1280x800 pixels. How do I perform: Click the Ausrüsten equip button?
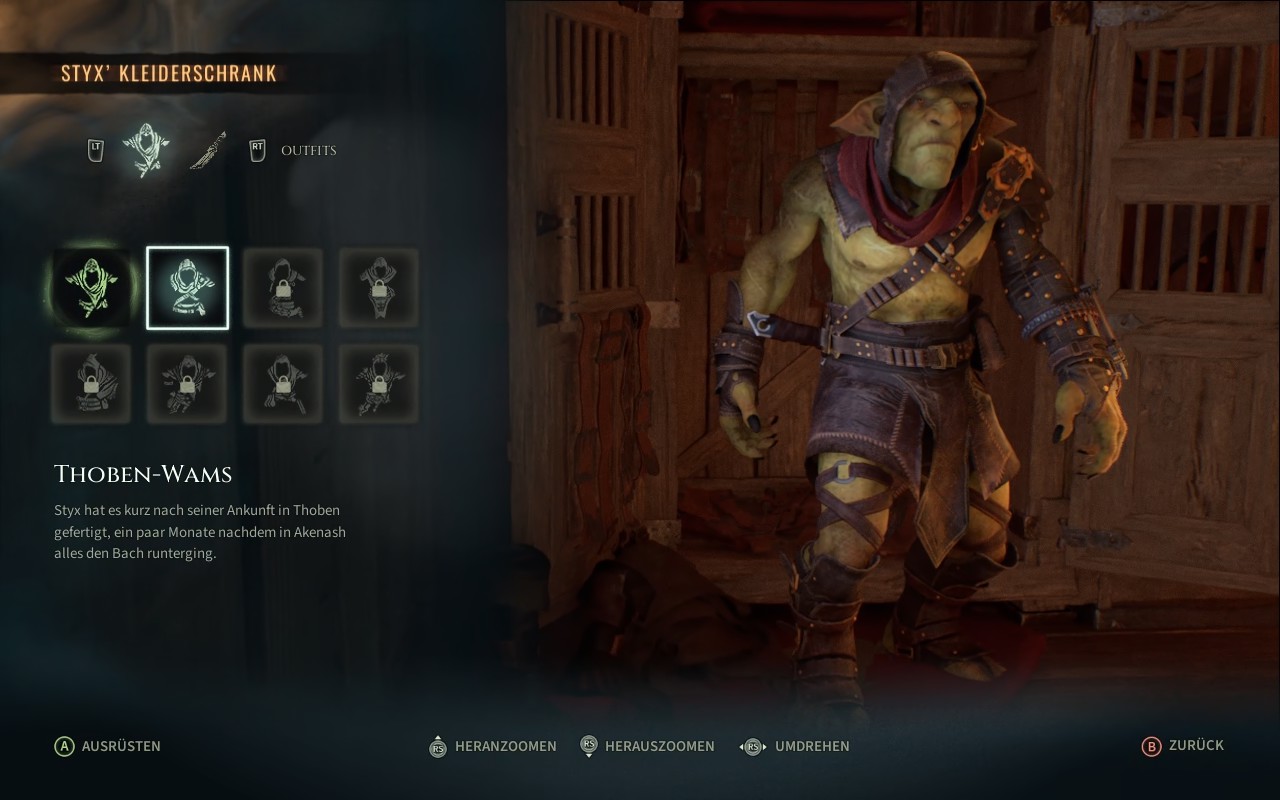coord(108,746)
